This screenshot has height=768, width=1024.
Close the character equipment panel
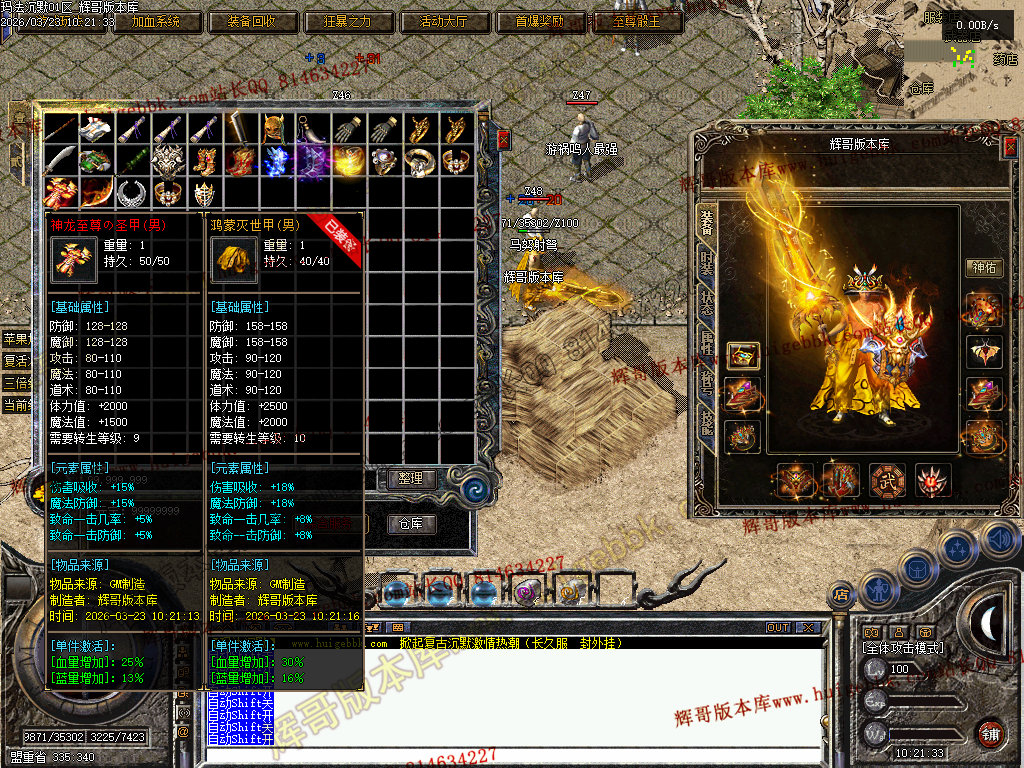[1010, 147]
